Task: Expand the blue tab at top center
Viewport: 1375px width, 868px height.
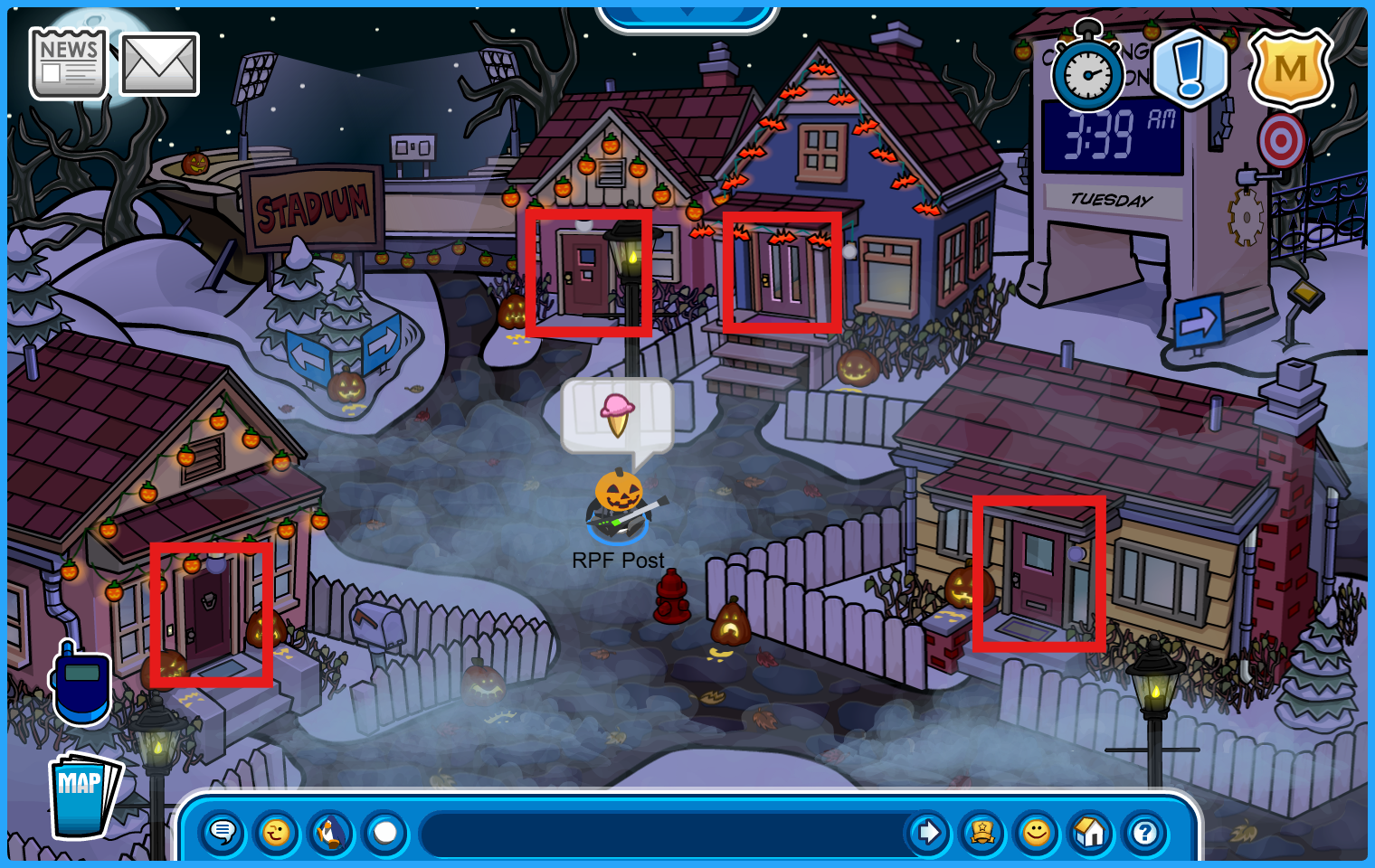Action: [x=687, y=15]
